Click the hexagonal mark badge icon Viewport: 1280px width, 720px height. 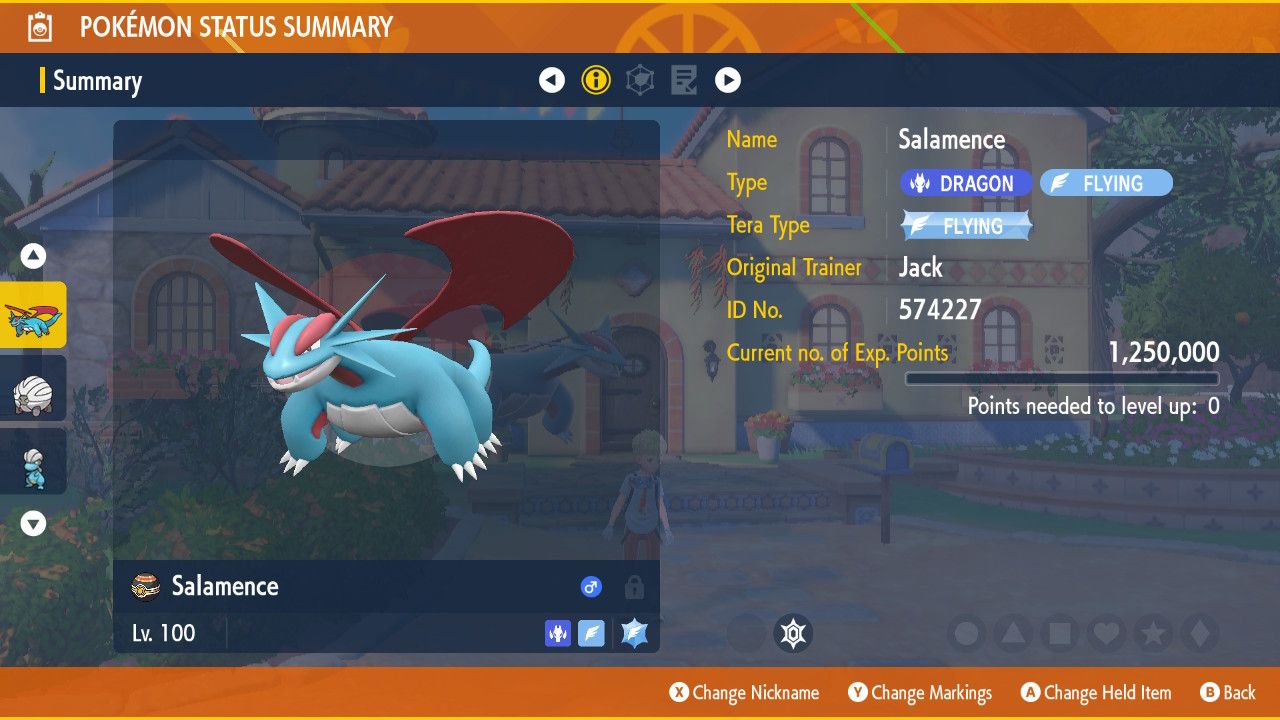[793, 633]
